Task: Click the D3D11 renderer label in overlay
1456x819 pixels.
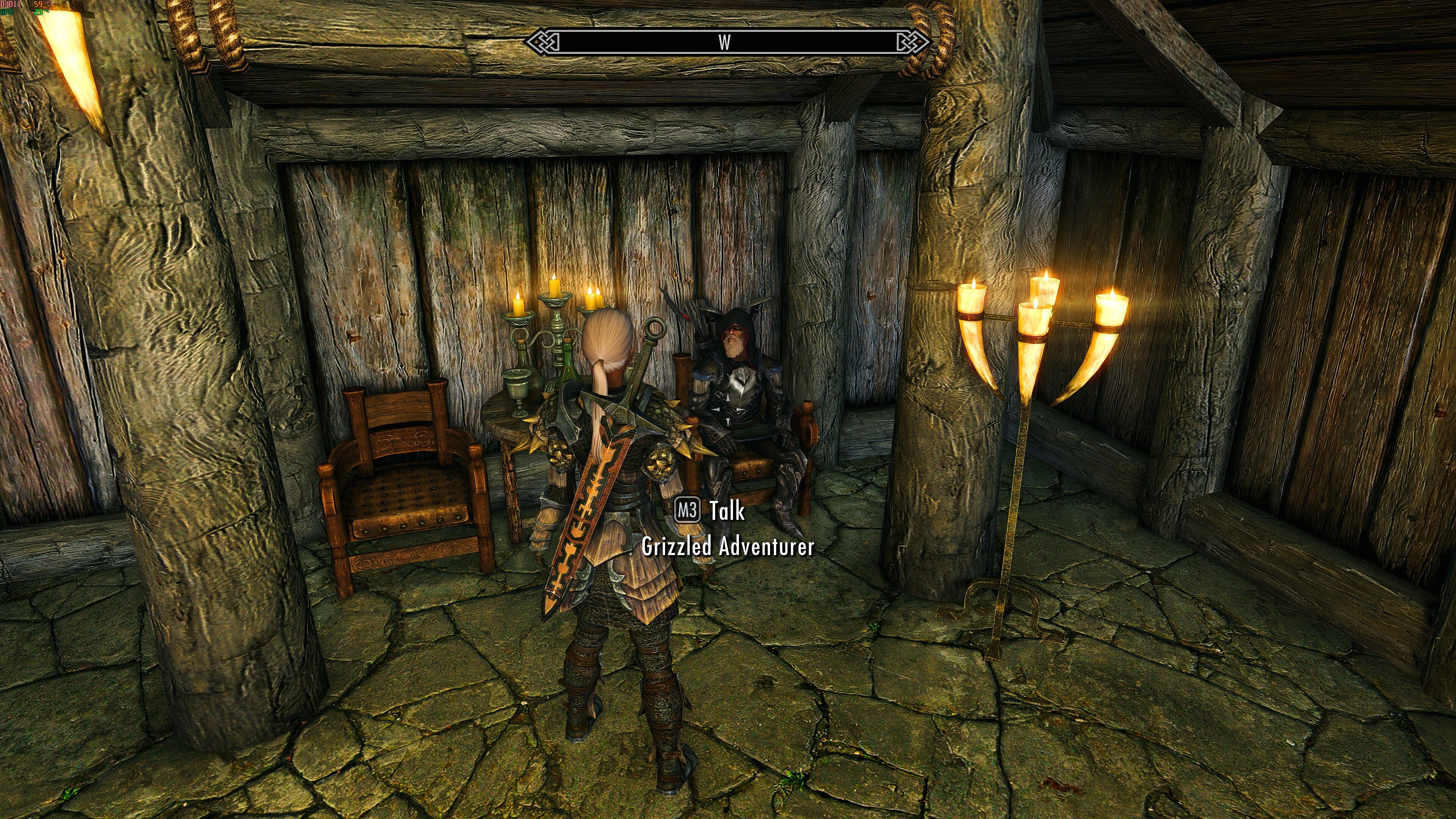Action: click(10, 4)
